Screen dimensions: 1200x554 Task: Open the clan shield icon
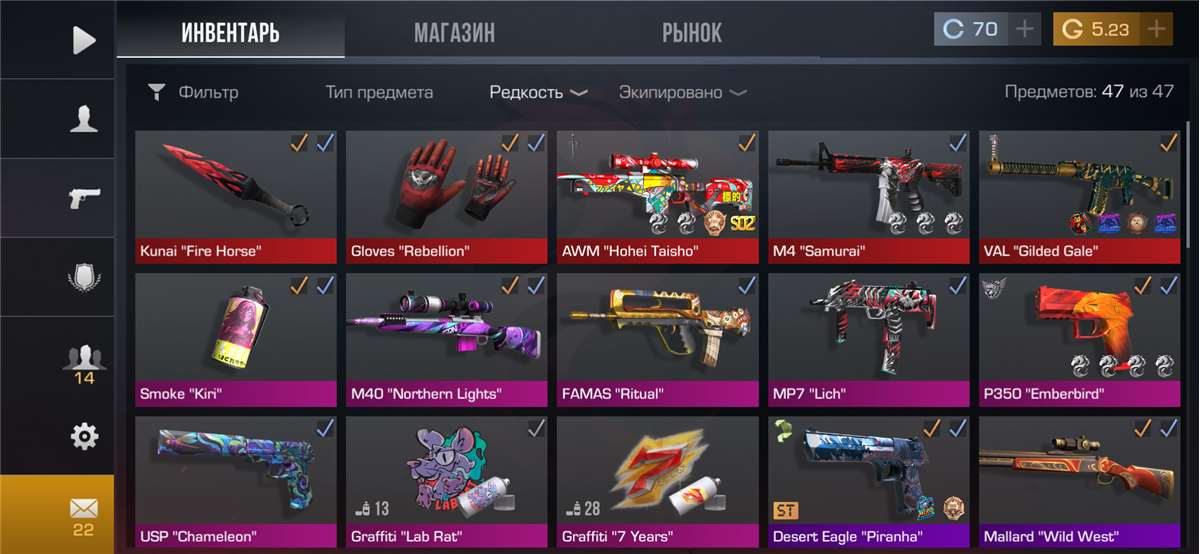(x=84, y=277)
